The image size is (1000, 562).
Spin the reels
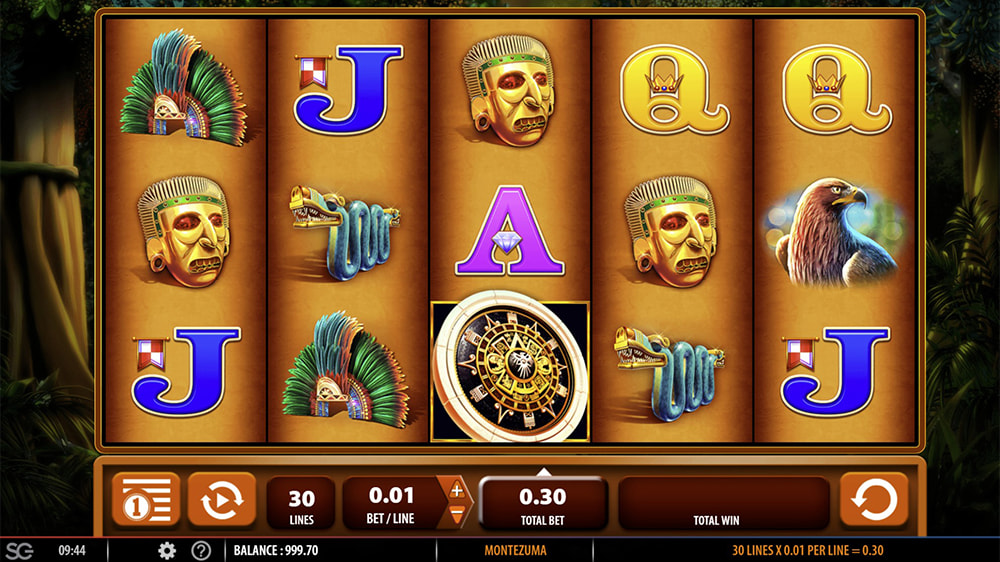coord(874,500)
